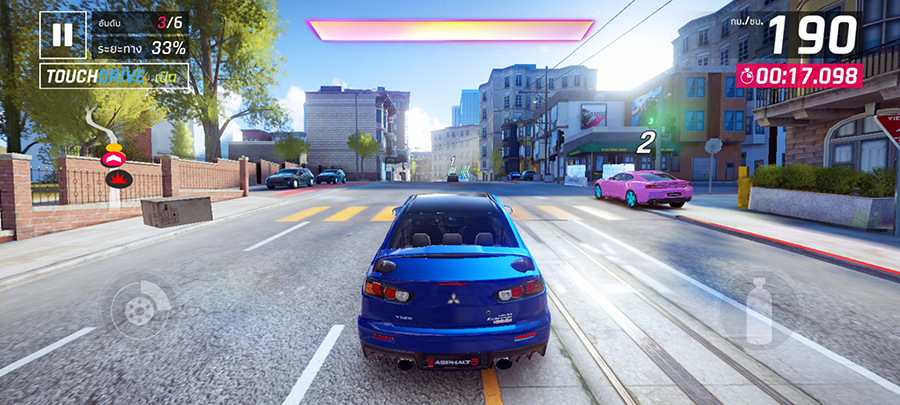
Task: Tap the drift brake button
Action: (140, 307)
